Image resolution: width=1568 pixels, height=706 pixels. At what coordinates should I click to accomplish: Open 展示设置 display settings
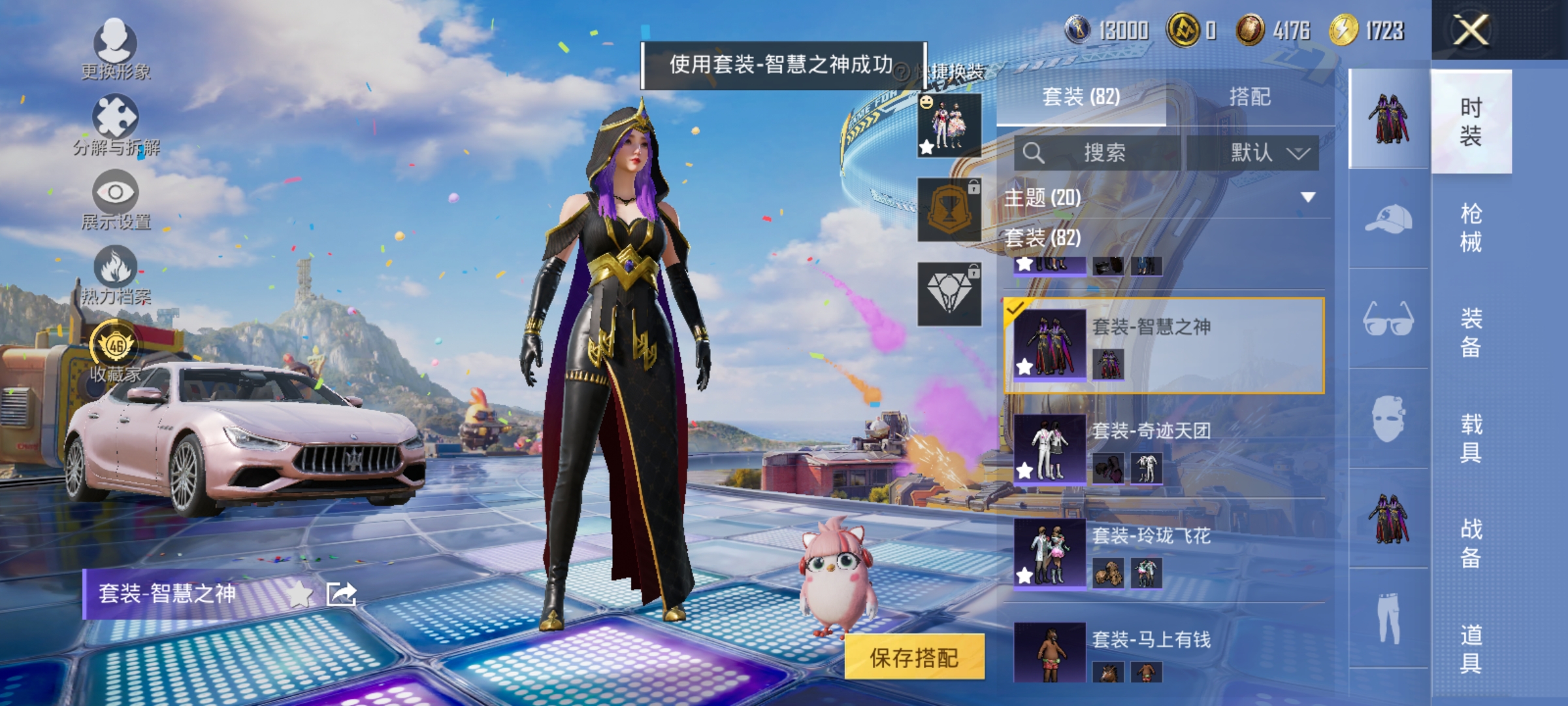116,193
